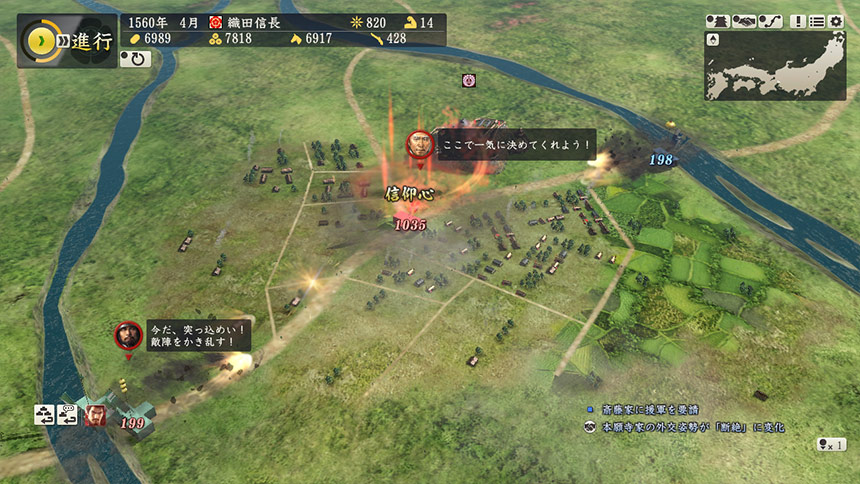Open the list menu button
This screenshot has width=860, height=484.
(817, 21)
